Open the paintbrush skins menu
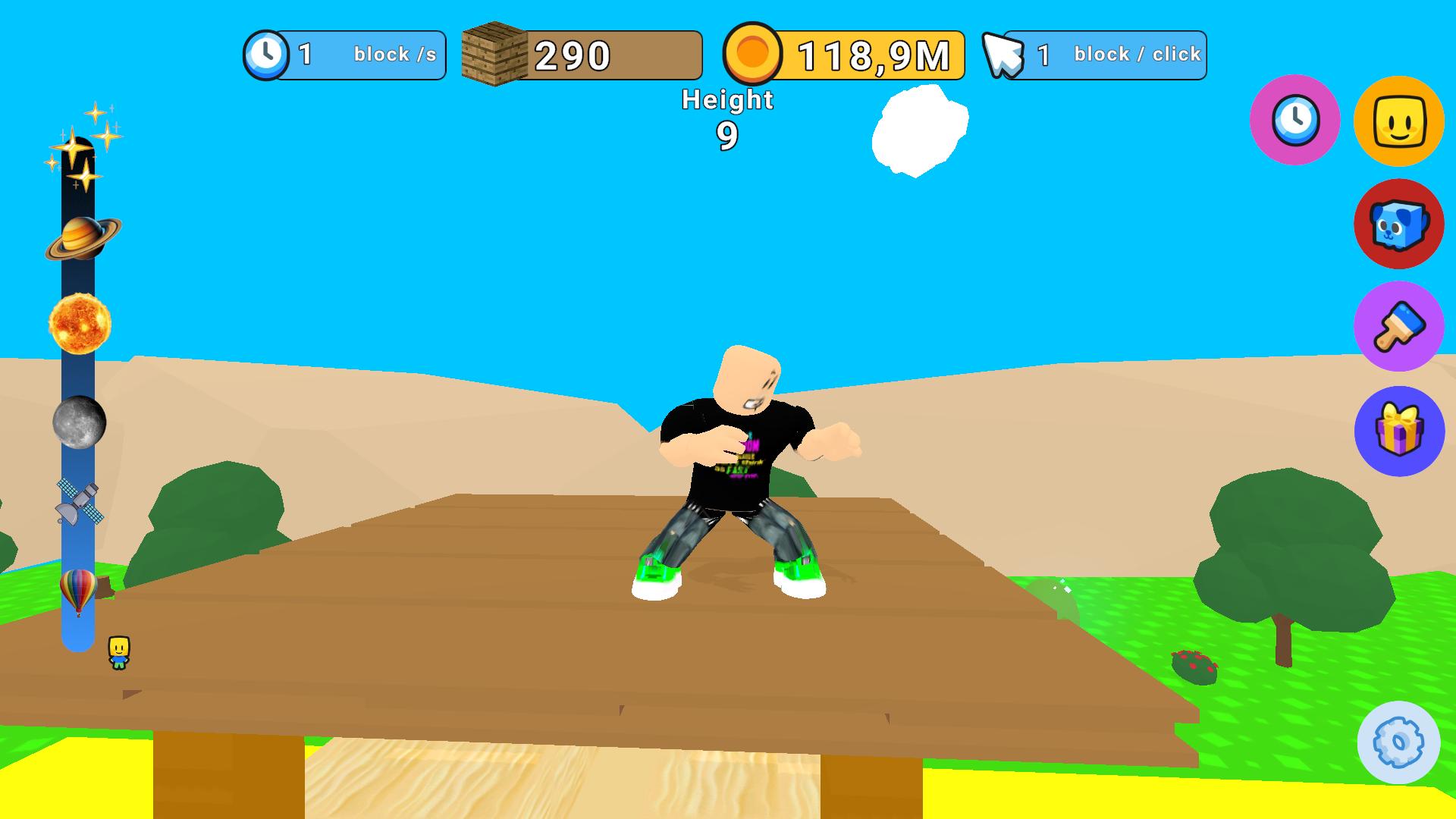This screenshot has height=819, width=1456. (1398, 327)
